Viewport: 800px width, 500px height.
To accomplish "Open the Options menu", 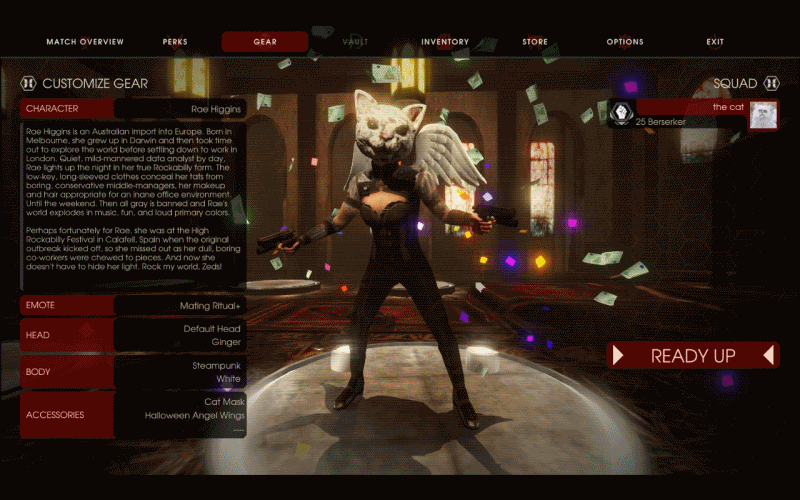I will (x=625, y=42).
